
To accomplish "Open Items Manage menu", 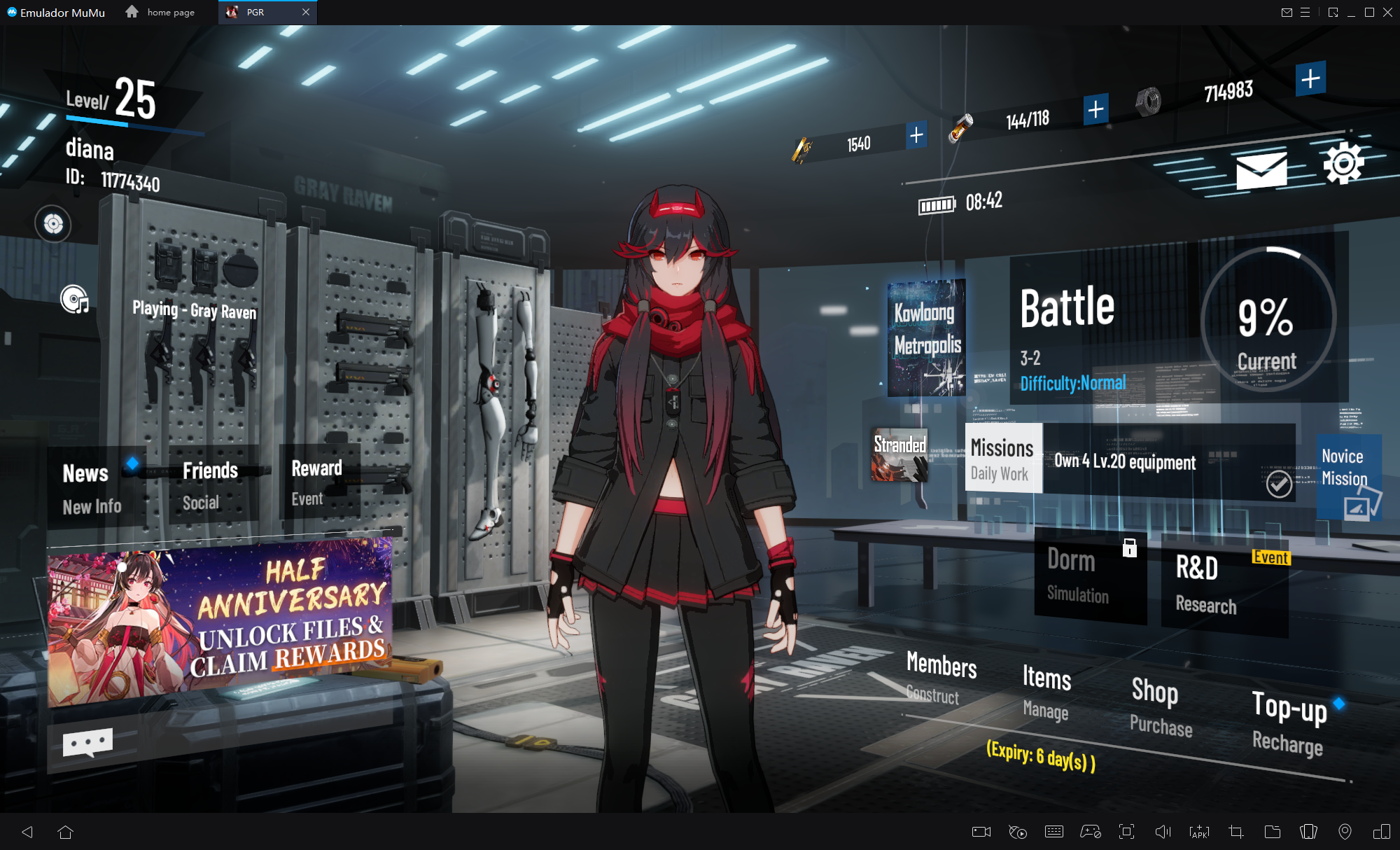I will [1046, 692].
